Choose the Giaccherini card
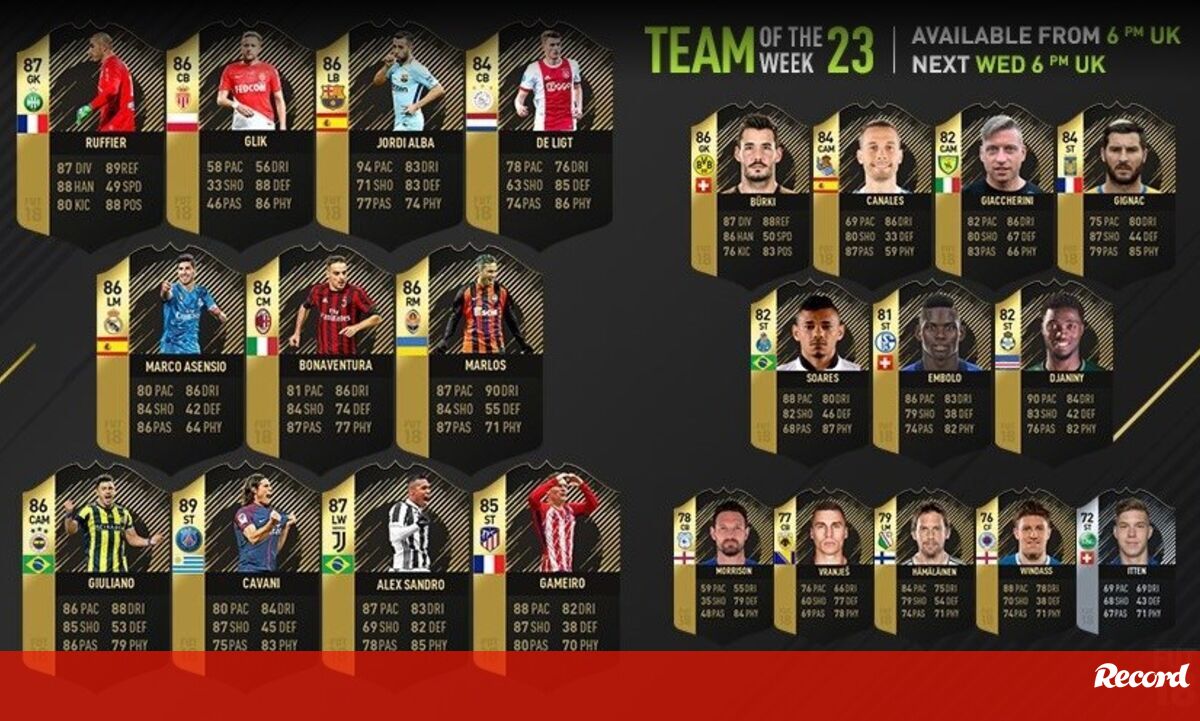The height and width of the screenshot is (721, 1200). pyautogui.click(x=995, y=190)
